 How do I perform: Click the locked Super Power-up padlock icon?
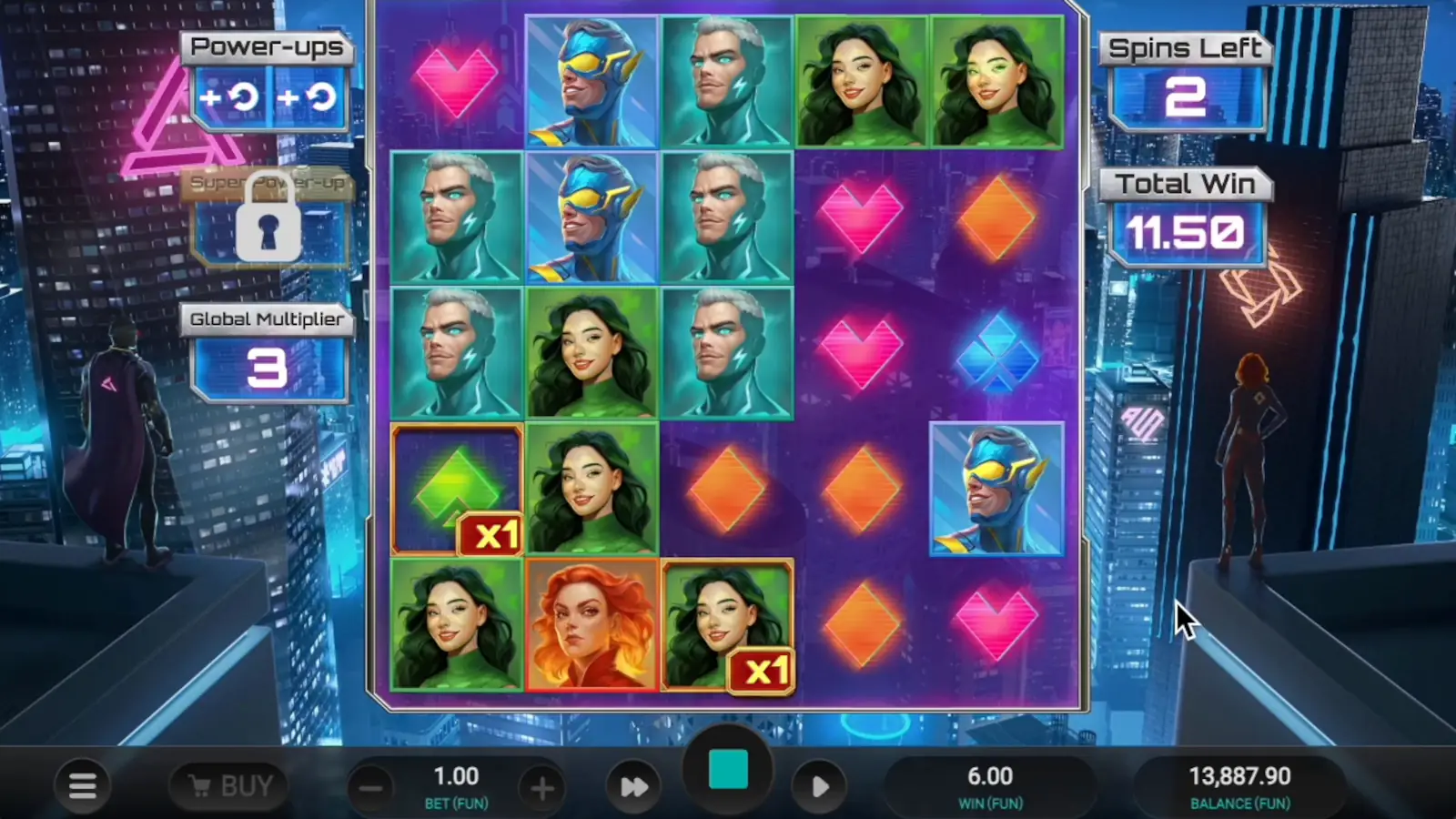tap(268, 218)
